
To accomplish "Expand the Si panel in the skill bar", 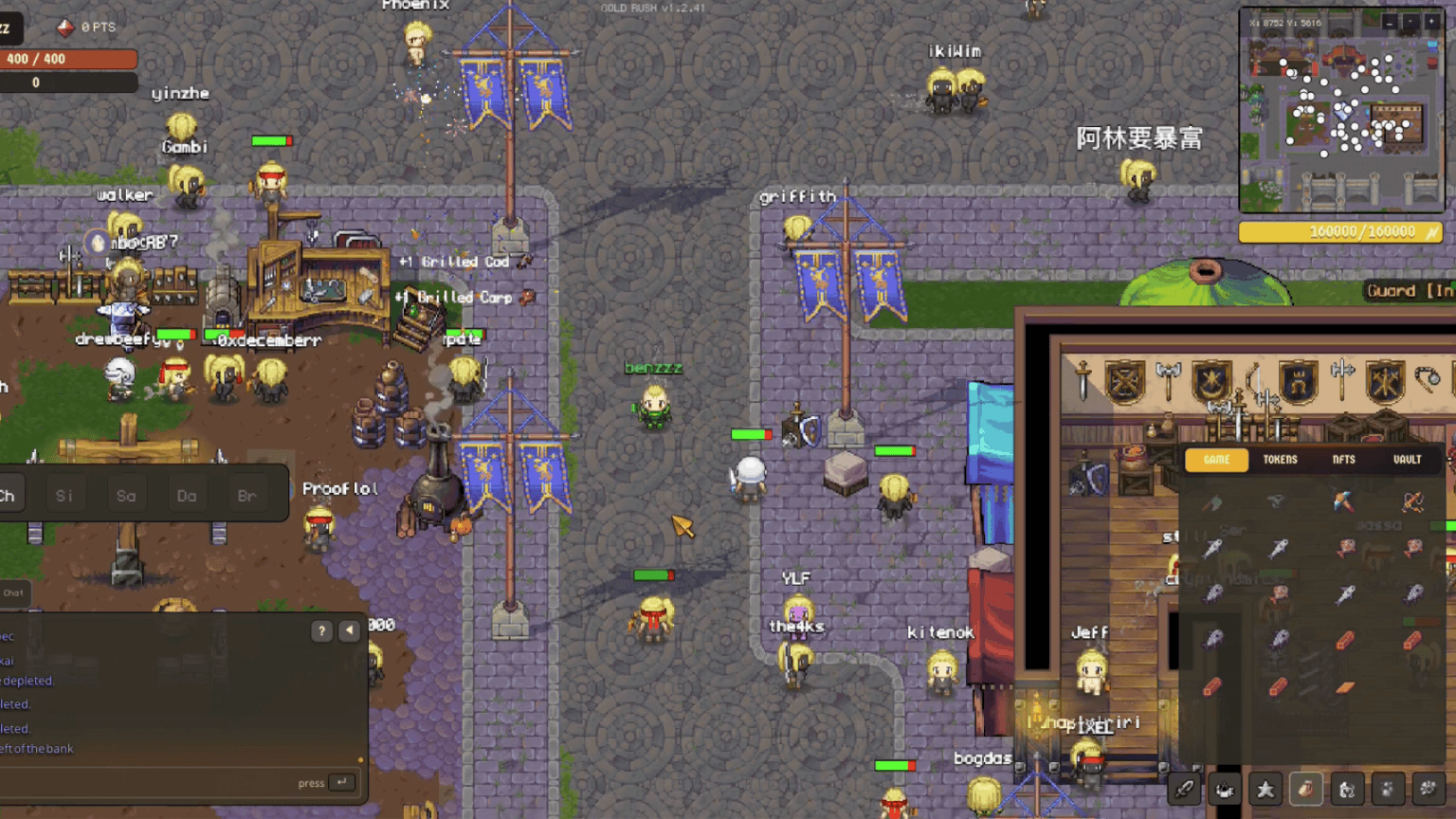I will tap(64, 494).
